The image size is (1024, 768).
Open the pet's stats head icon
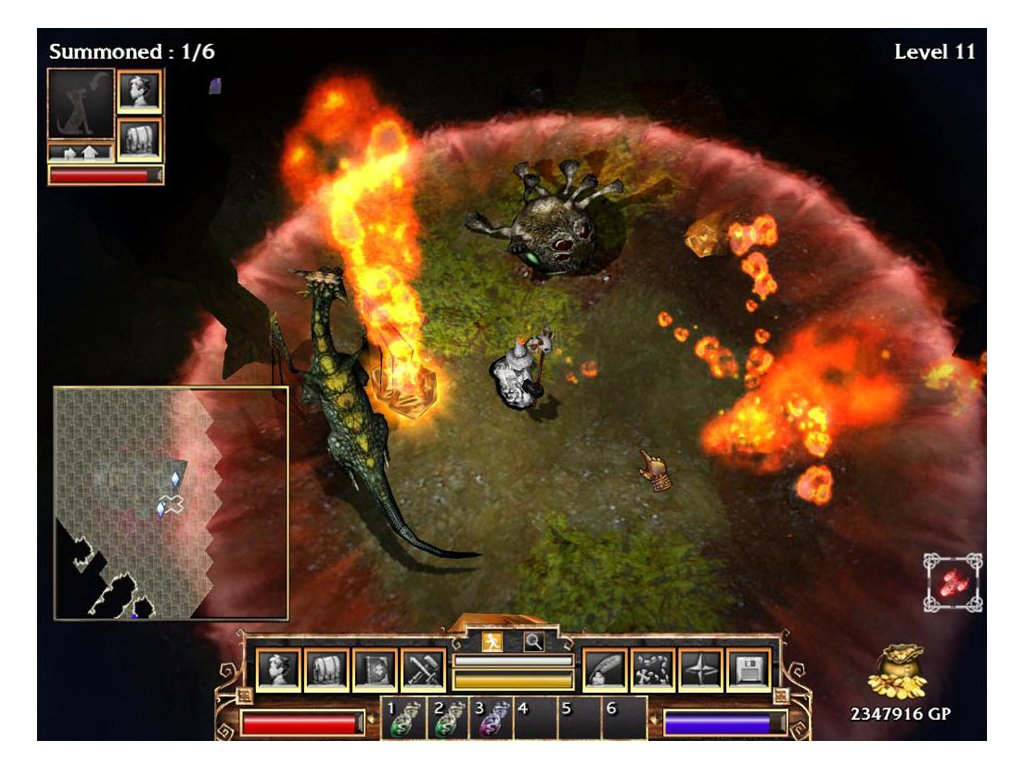(x=139, y=92)
